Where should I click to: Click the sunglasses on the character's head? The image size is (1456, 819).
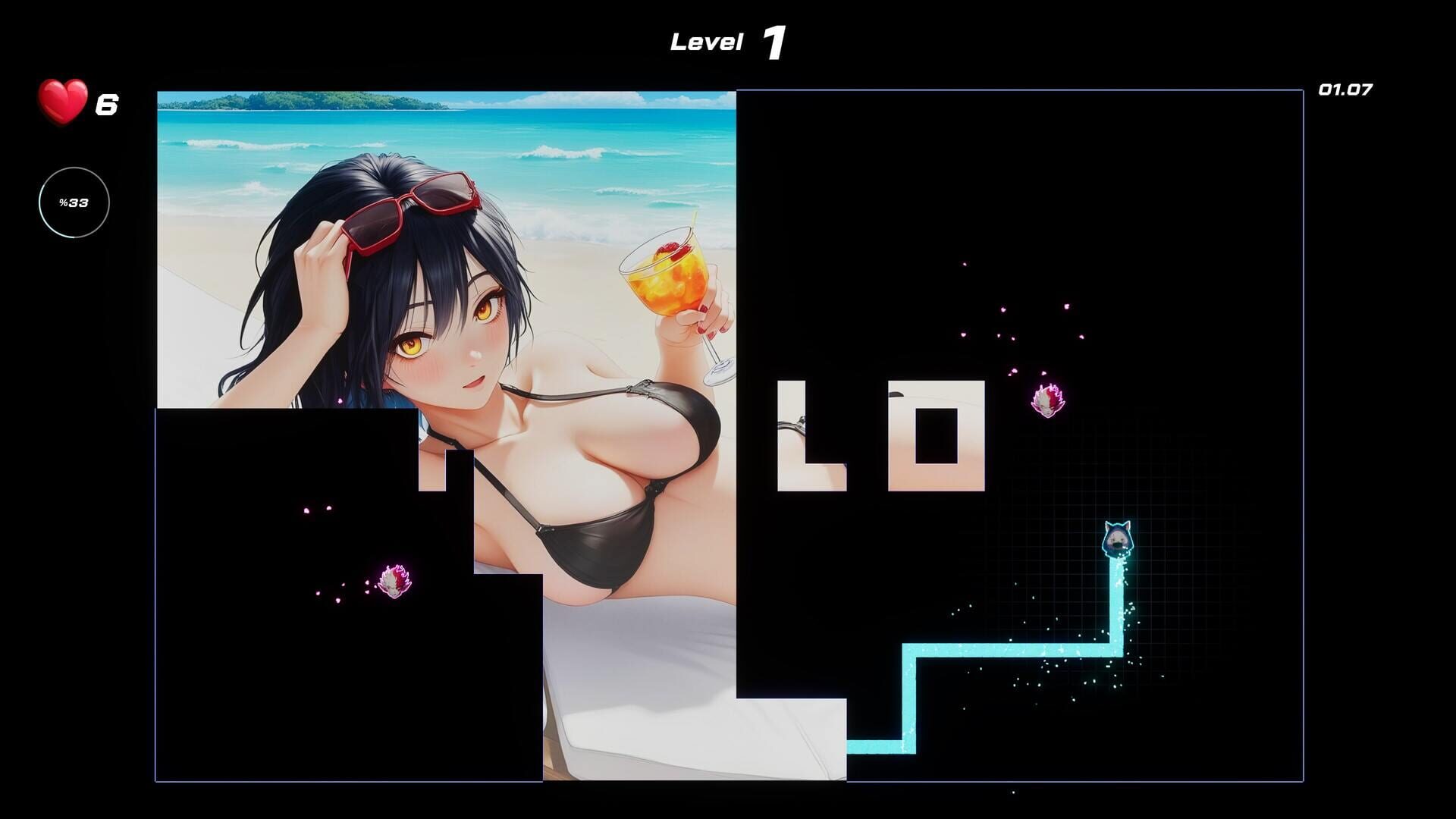click(410, 208)
